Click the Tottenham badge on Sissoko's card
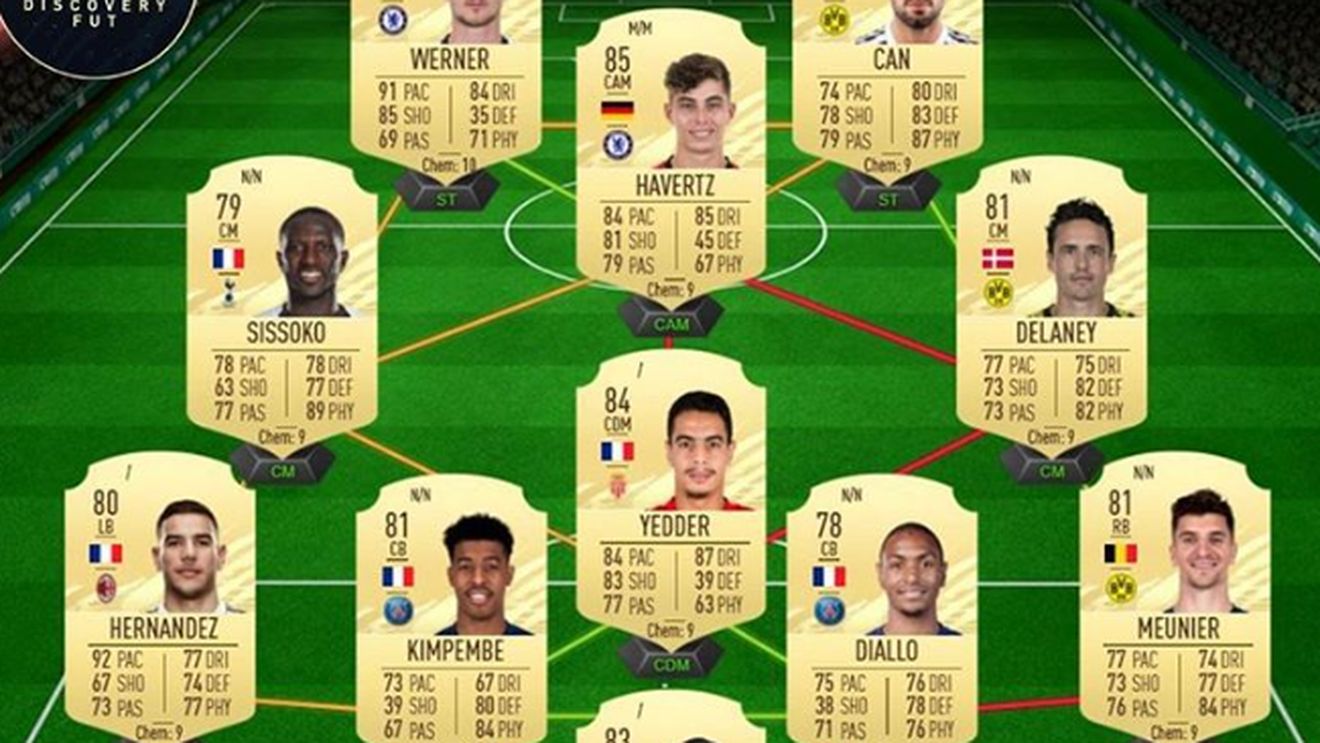The image size is (1320, 743). (x=228, y=293)
